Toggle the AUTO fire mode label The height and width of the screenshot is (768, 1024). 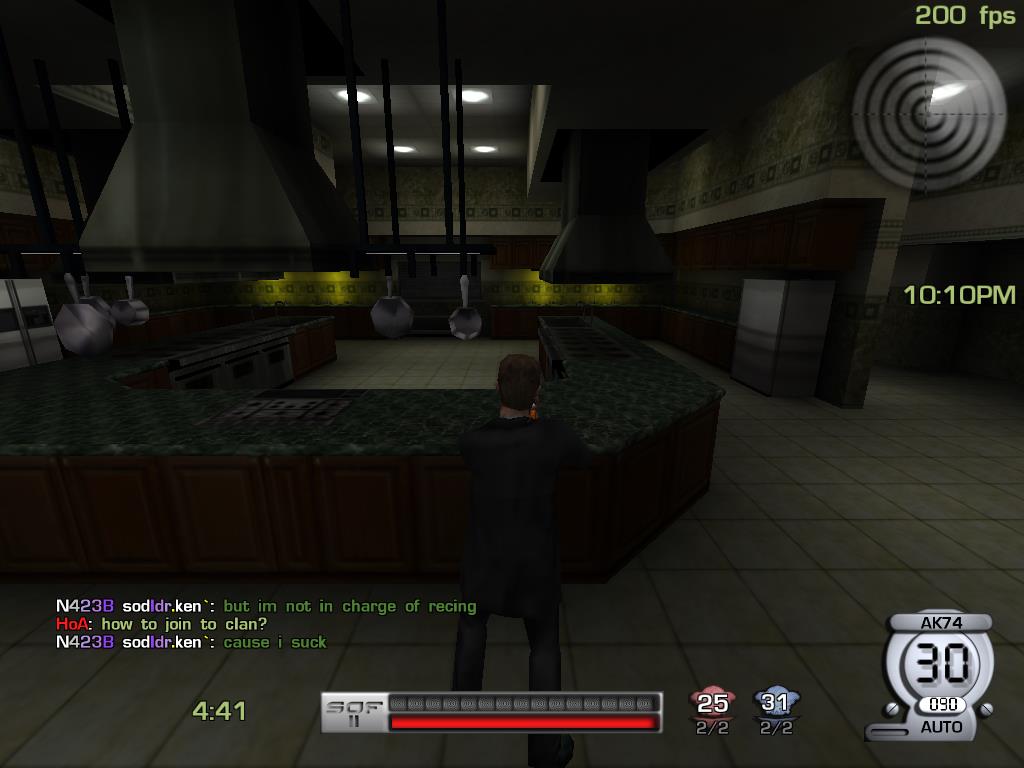[x=940, y=727]
